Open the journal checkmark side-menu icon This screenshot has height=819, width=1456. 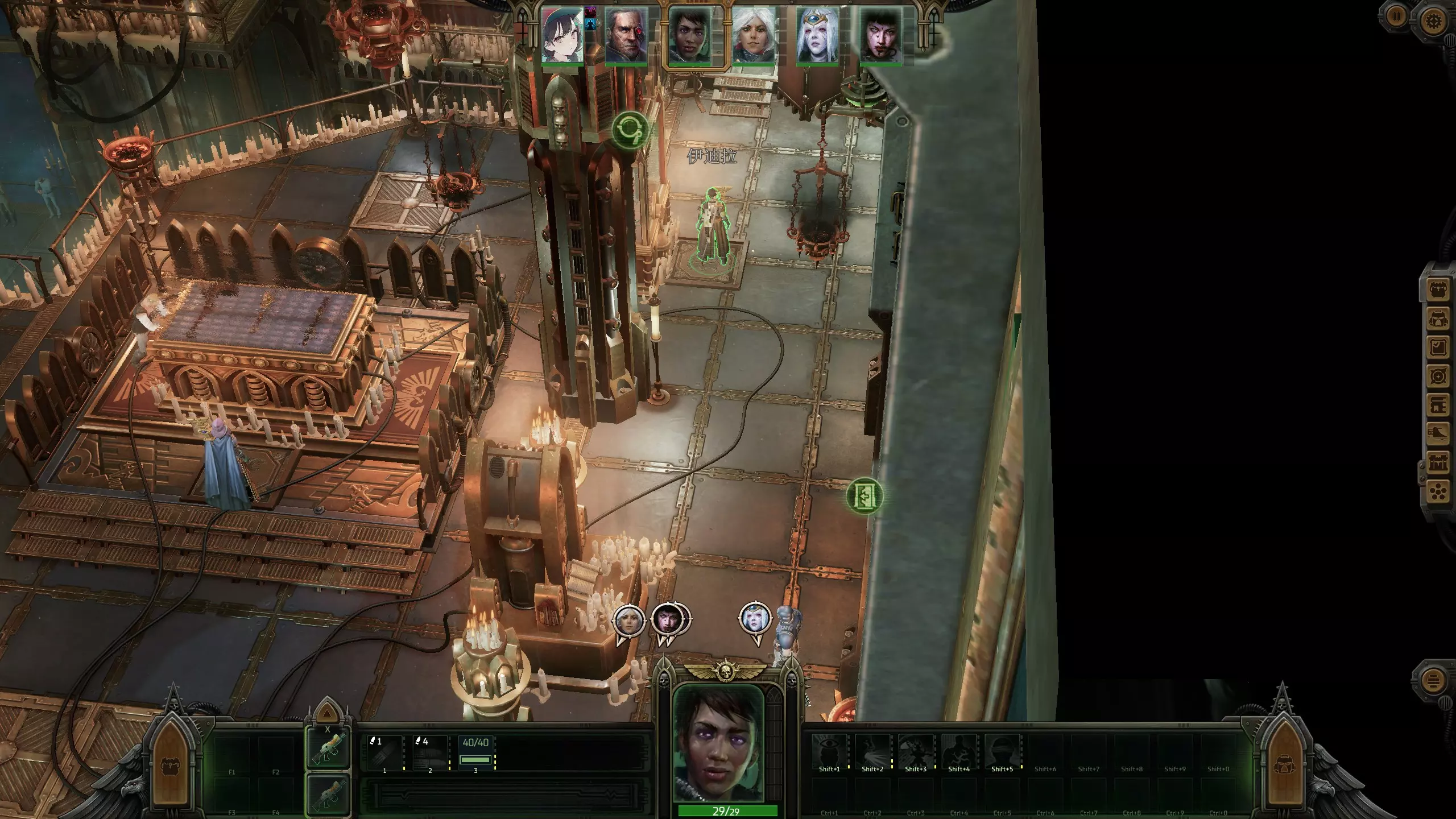tap(1439, 348)
